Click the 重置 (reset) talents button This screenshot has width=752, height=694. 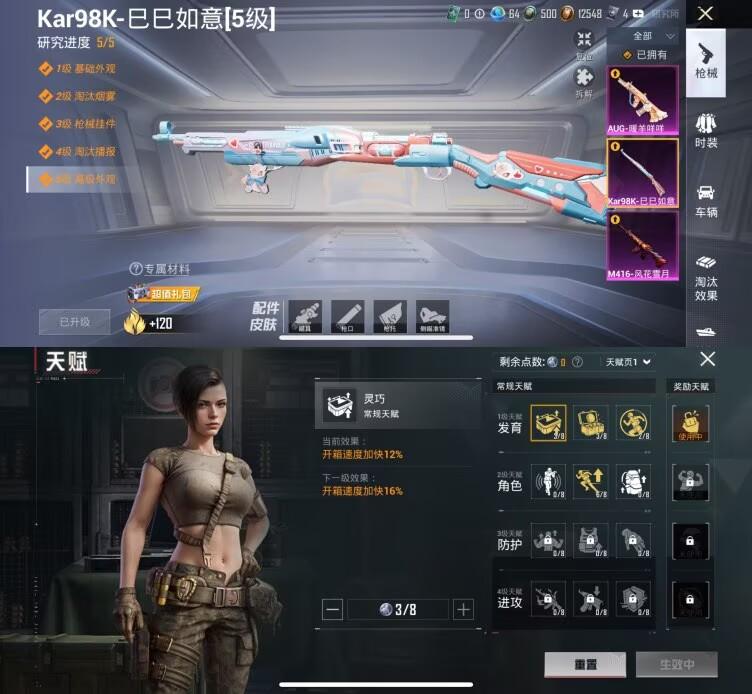[x=585, y=664]
